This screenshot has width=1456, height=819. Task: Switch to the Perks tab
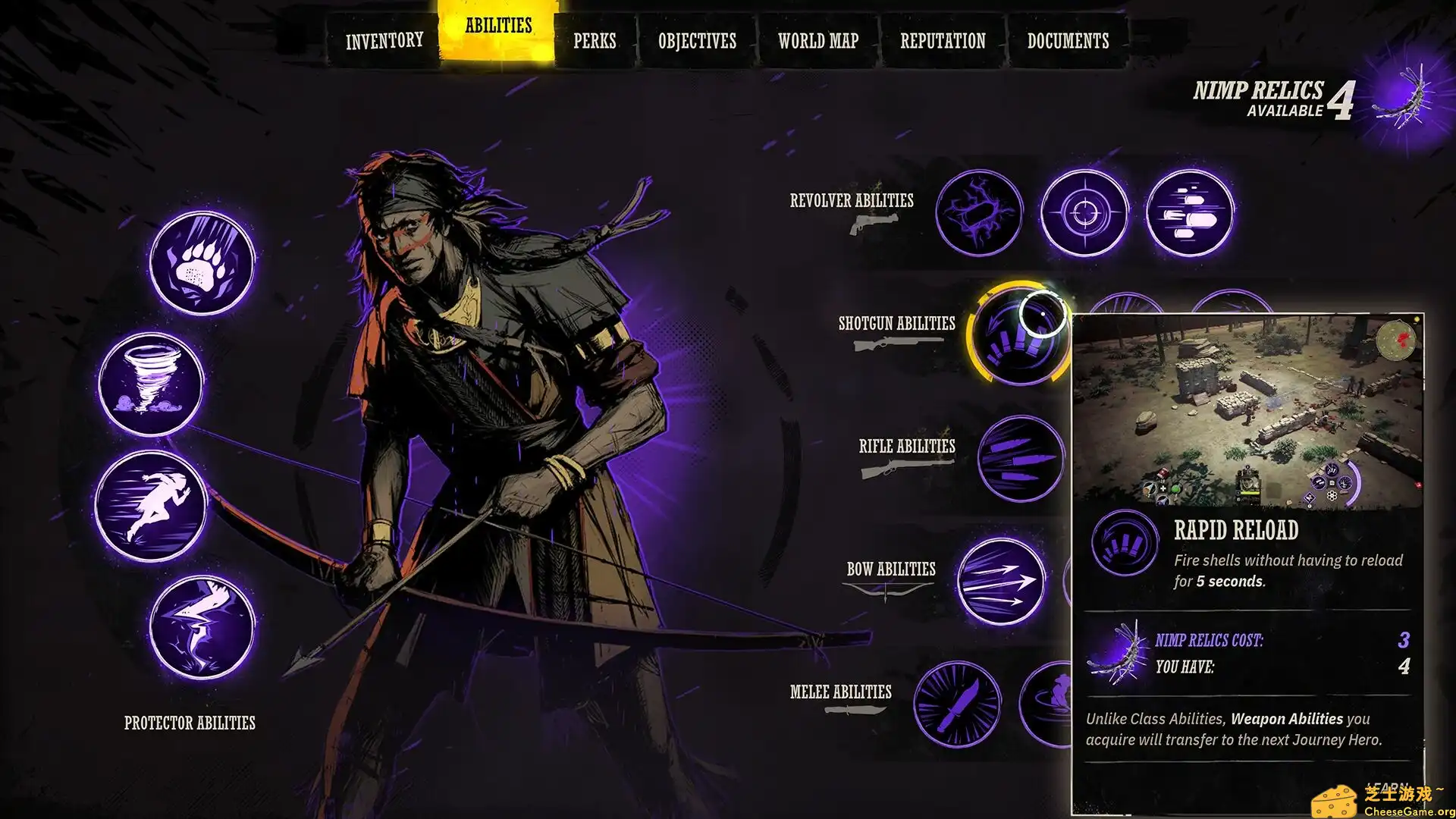[595, 41]
